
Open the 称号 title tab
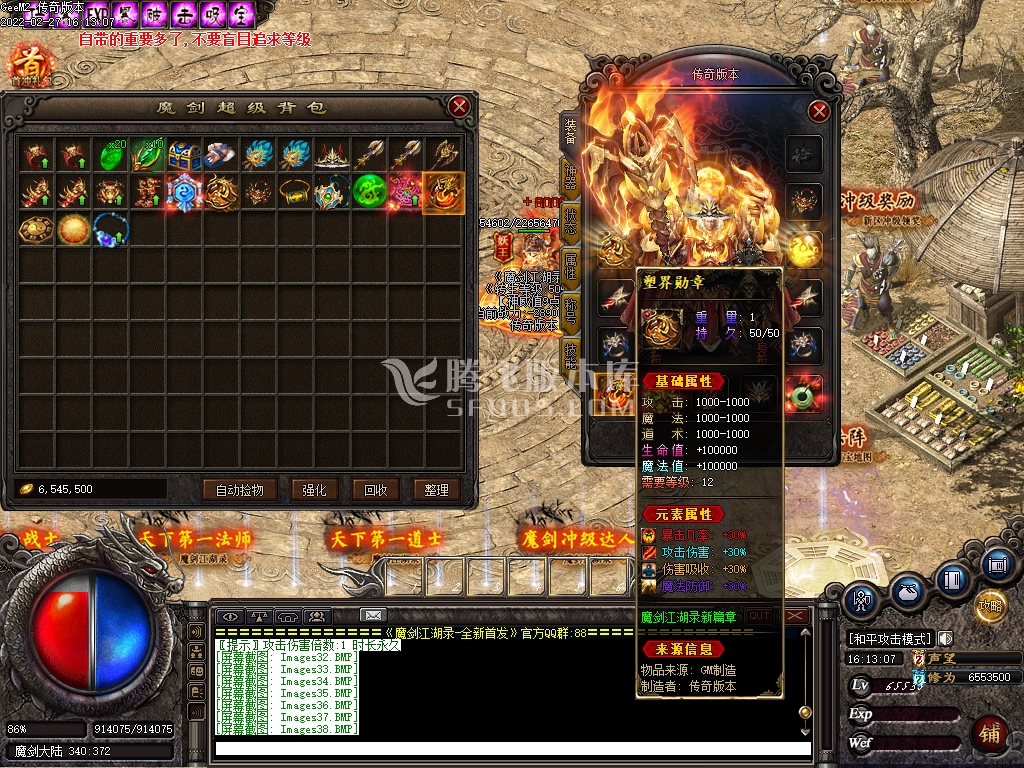click(x=569, y=311)
